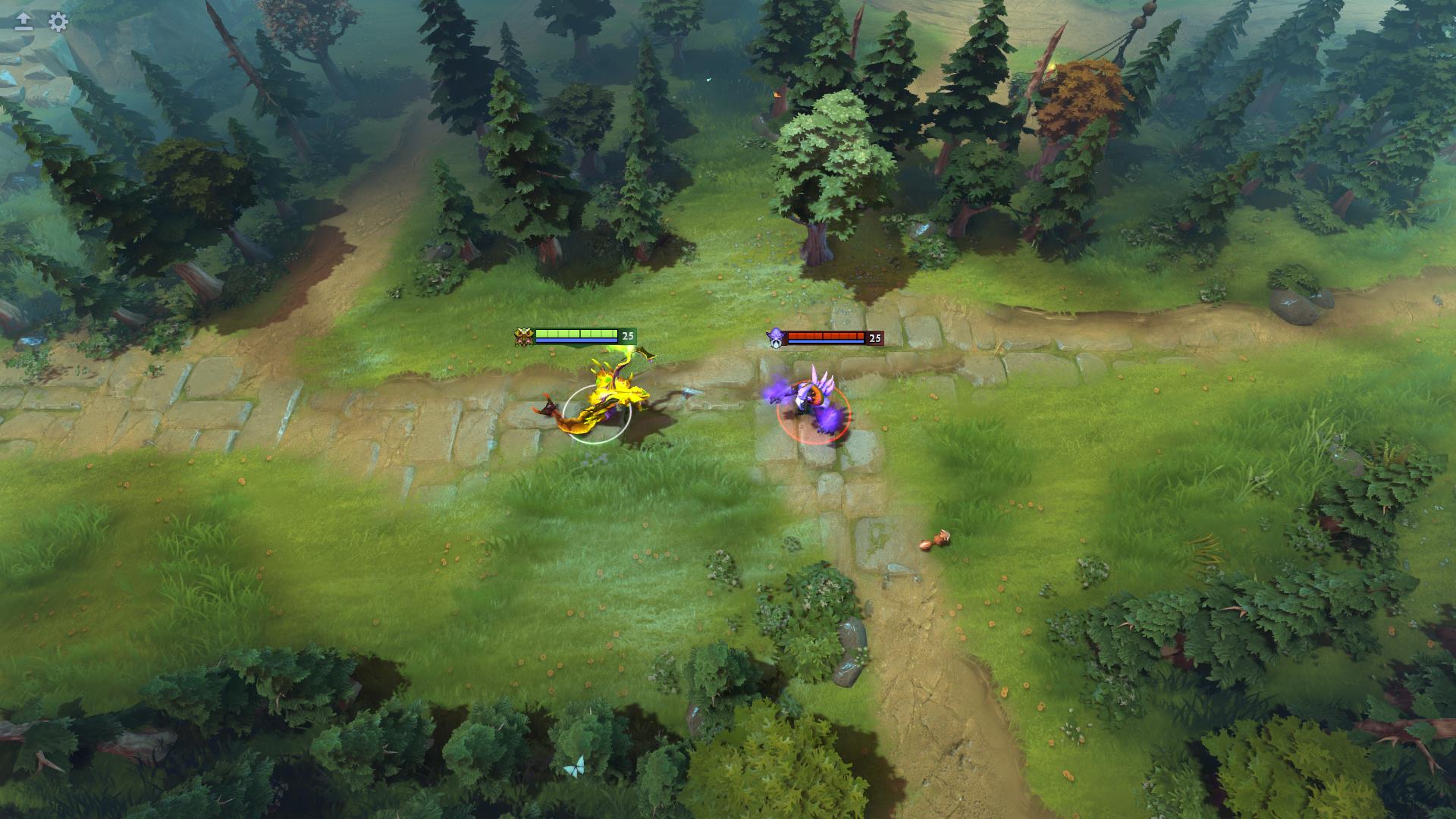
Task: Click the level 25 badge on the green healthbar
Action: 626,334
